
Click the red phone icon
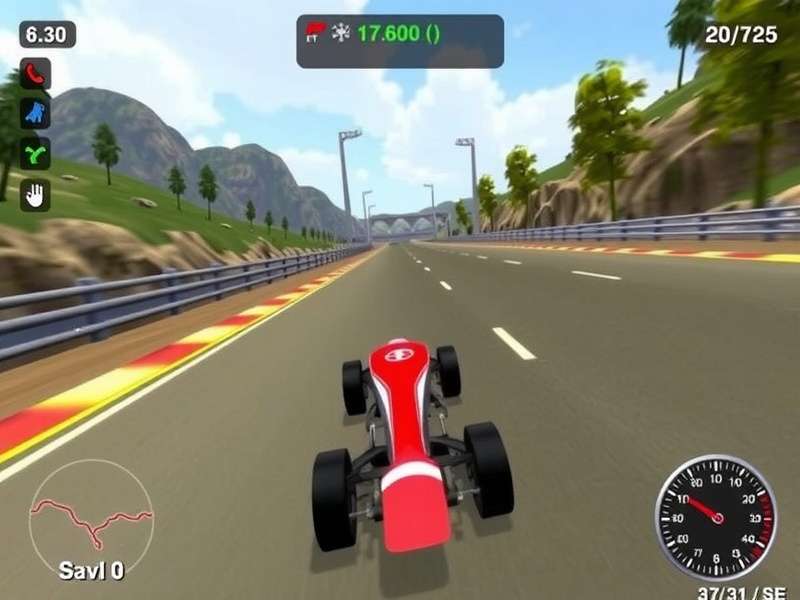coord(35,73)
